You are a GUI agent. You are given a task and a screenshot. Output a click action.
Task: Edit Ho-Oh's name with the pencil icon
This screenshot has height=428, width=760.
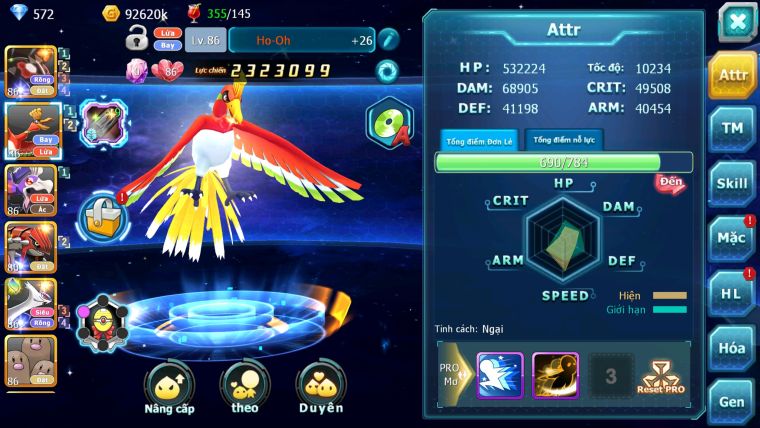(388, 40)
